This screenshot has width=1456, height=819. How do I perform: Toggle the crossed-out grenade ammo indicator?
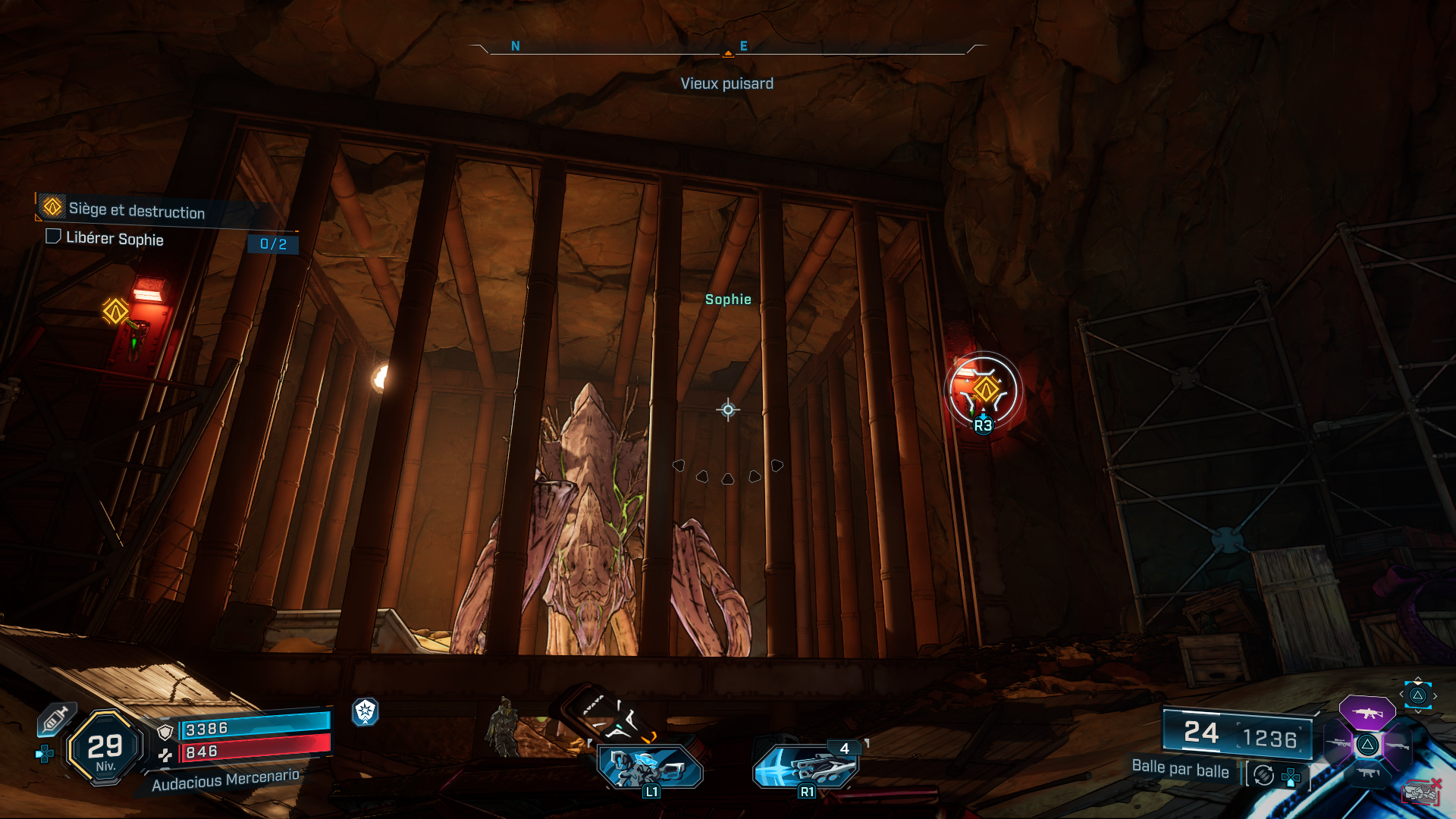tap(1420, 792)
